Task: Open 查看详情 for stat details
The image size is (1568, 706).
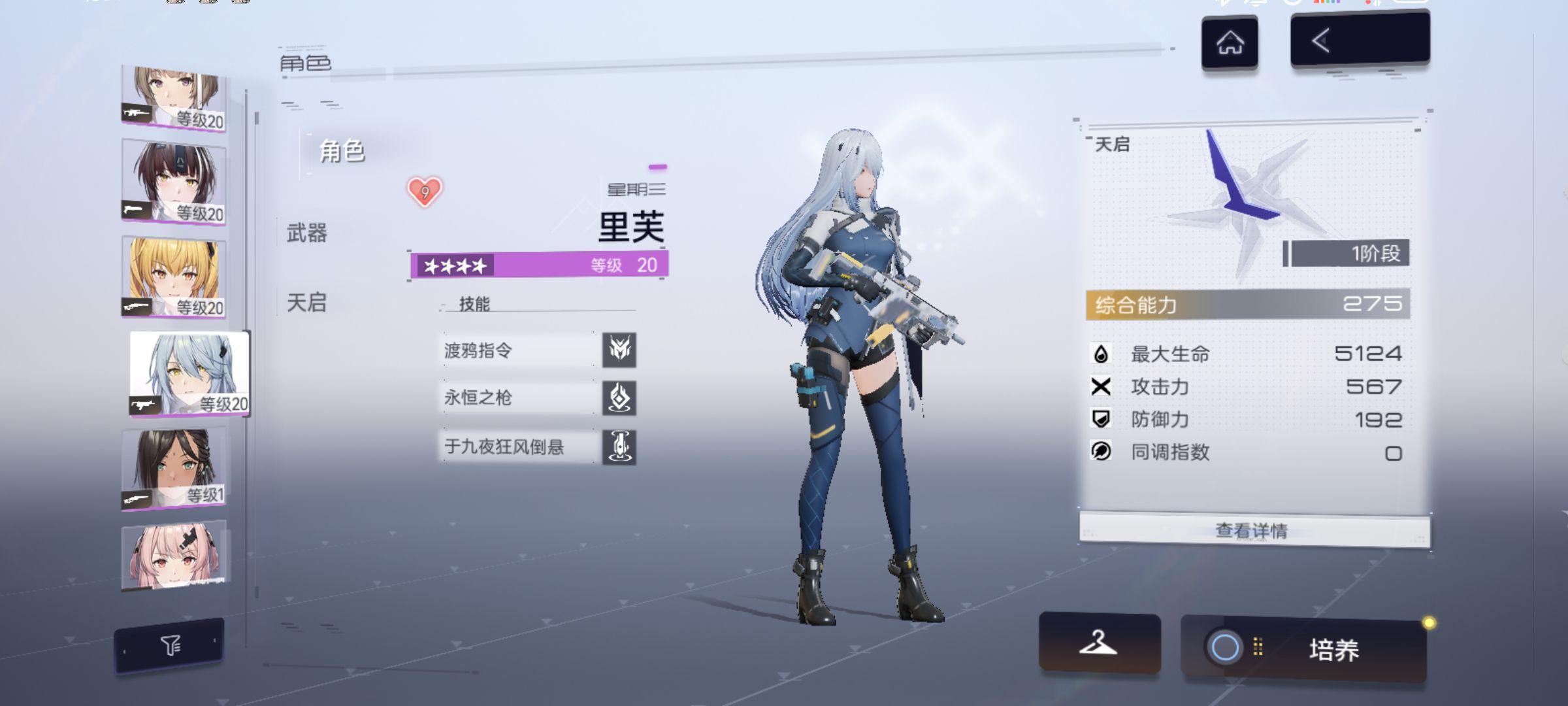Action: point(1253,530)
